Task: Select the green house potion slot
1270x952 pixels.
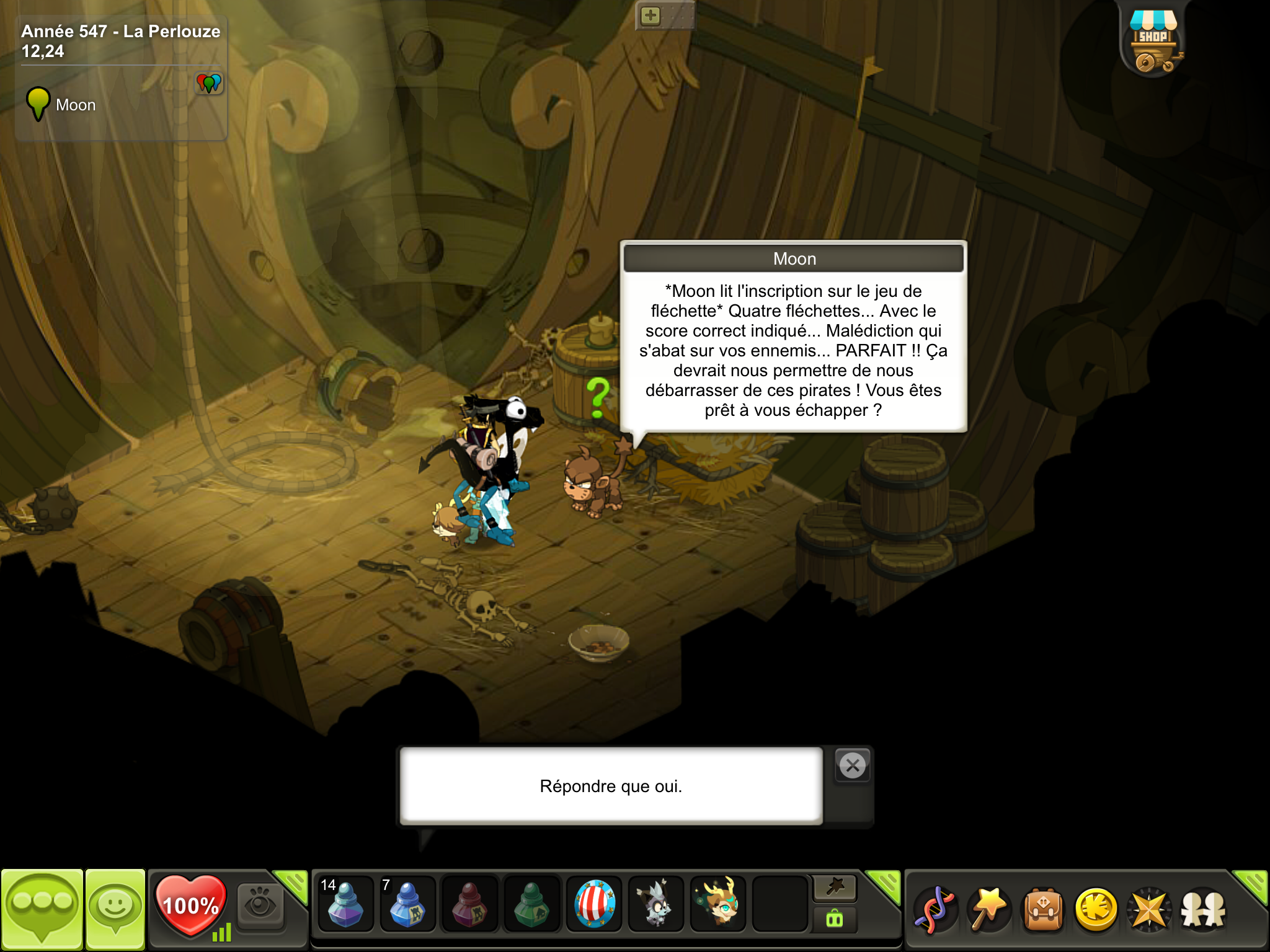Action: 531,904
